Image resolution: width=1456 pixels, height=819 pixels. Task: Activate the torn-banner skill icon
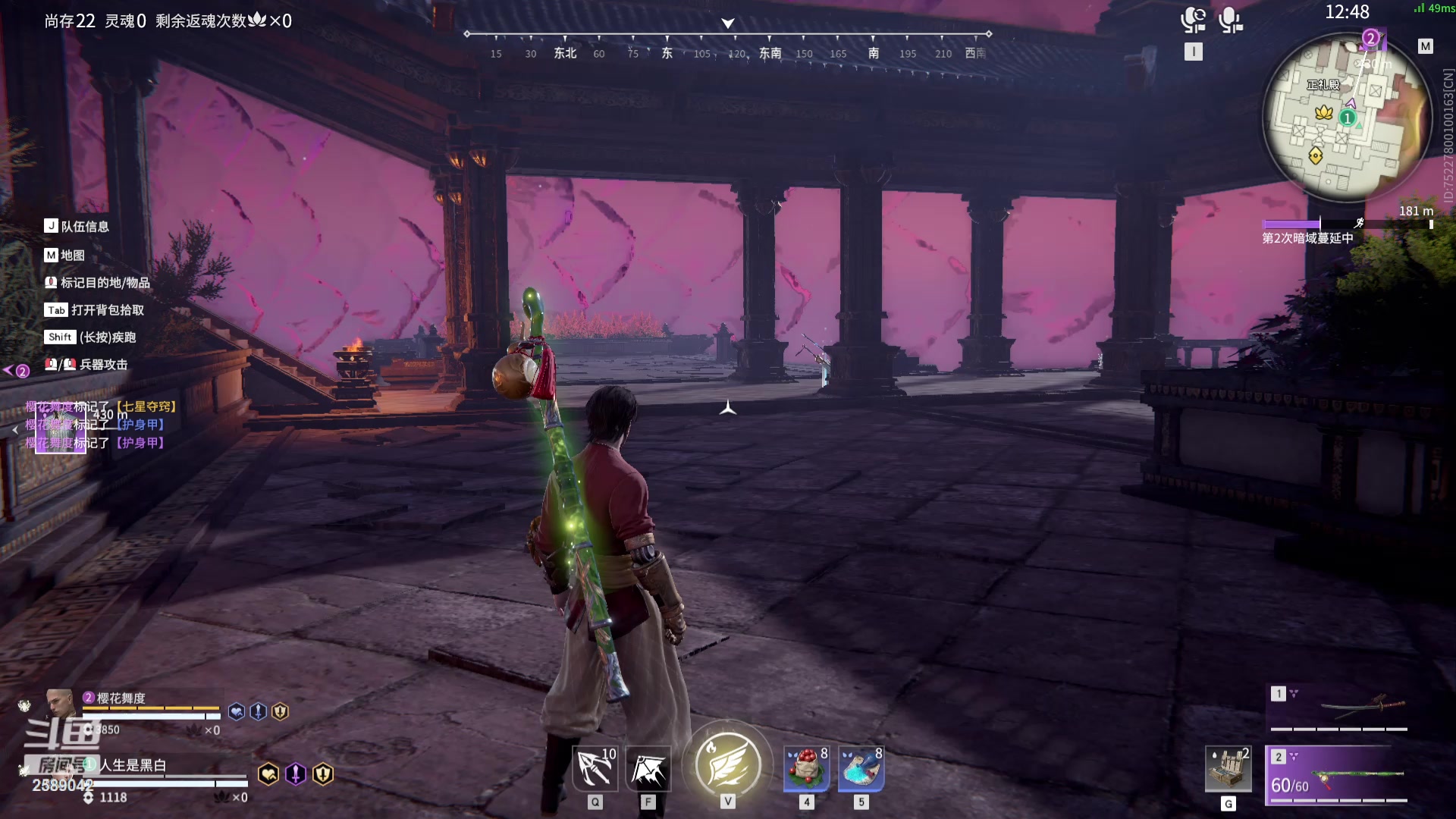click(648, 770)
